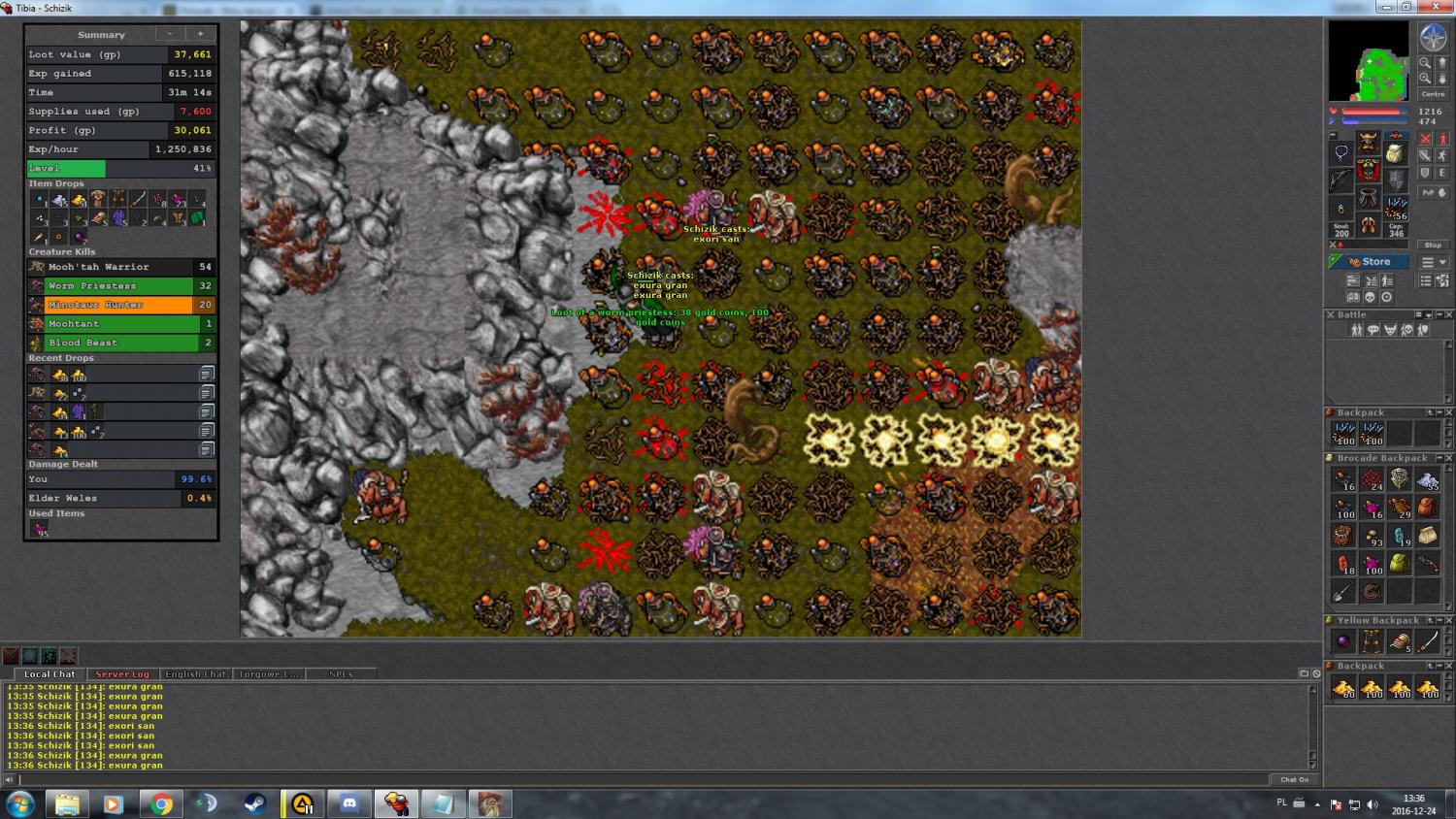Click the minimap Centre button
This screenshot has height=819, width=1456.
(x=1433, y=94)
